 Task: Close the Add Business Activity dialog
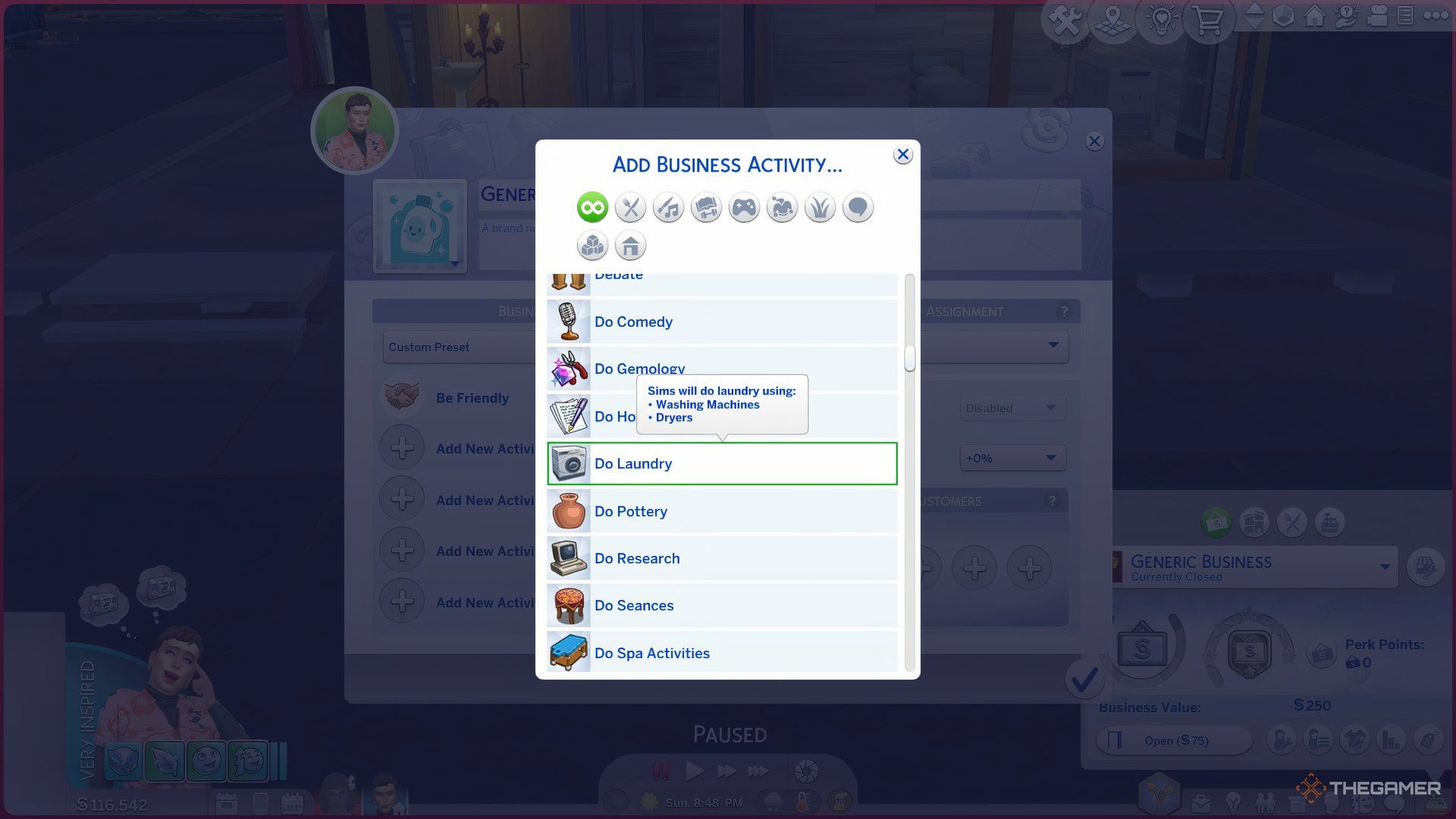pos(902,155)
